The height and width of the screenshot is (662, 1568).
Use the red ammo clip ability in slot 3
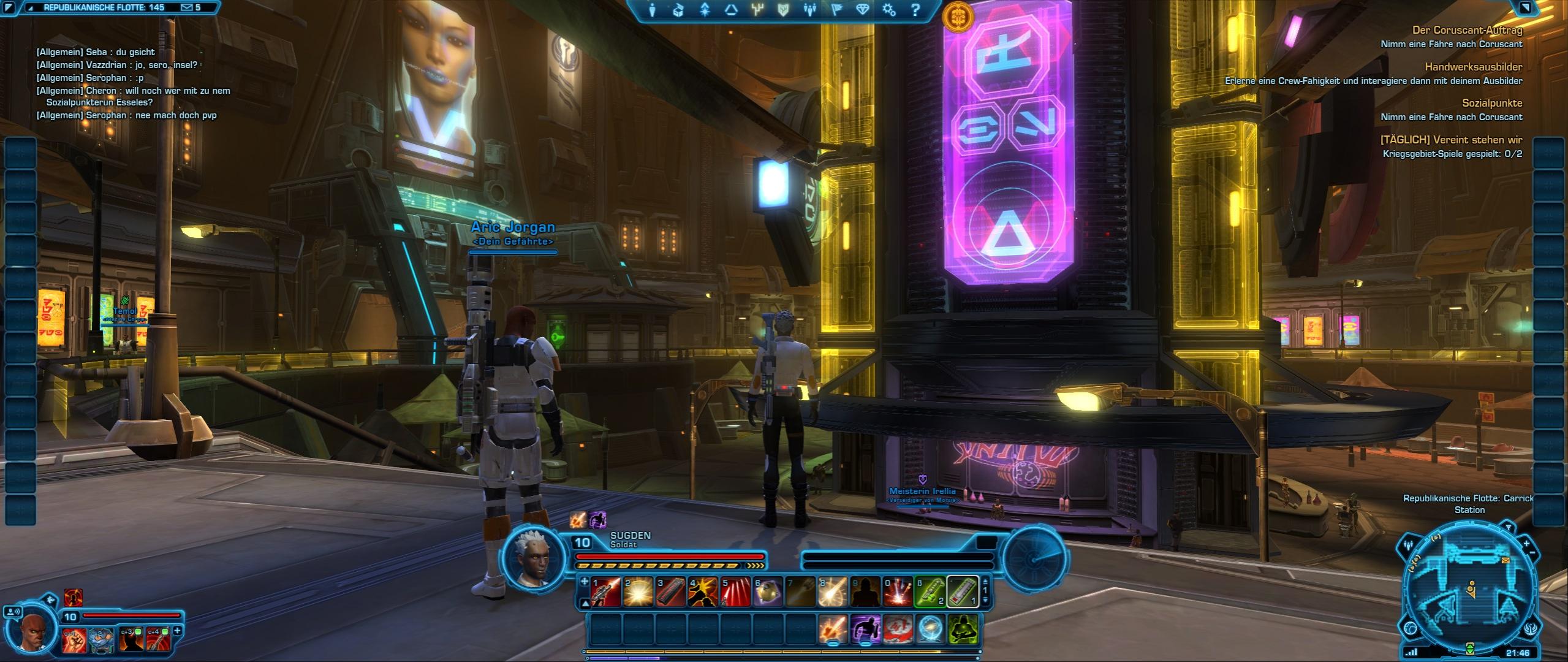click(670, 592)
